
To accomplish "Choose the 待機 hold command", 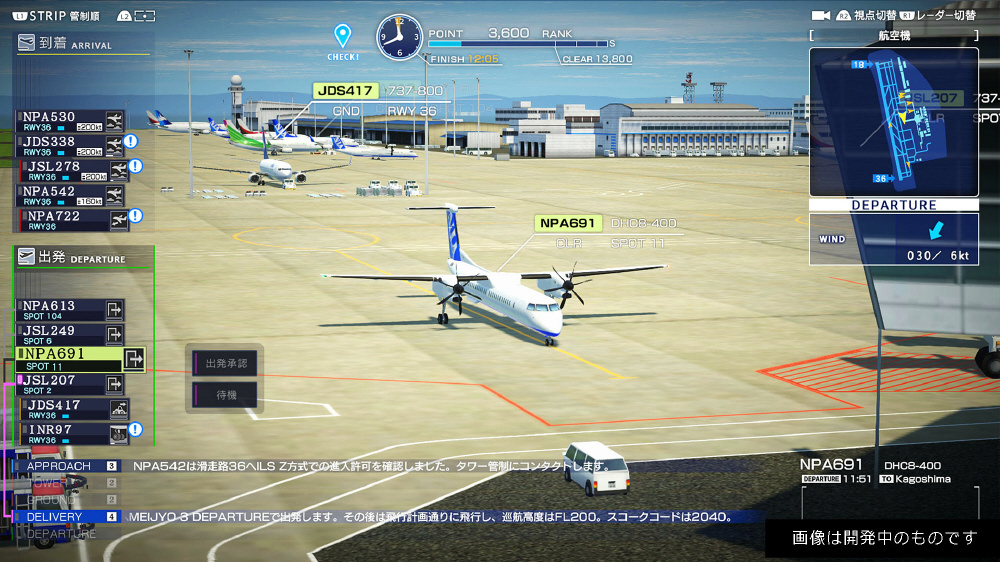I will 225,394.
